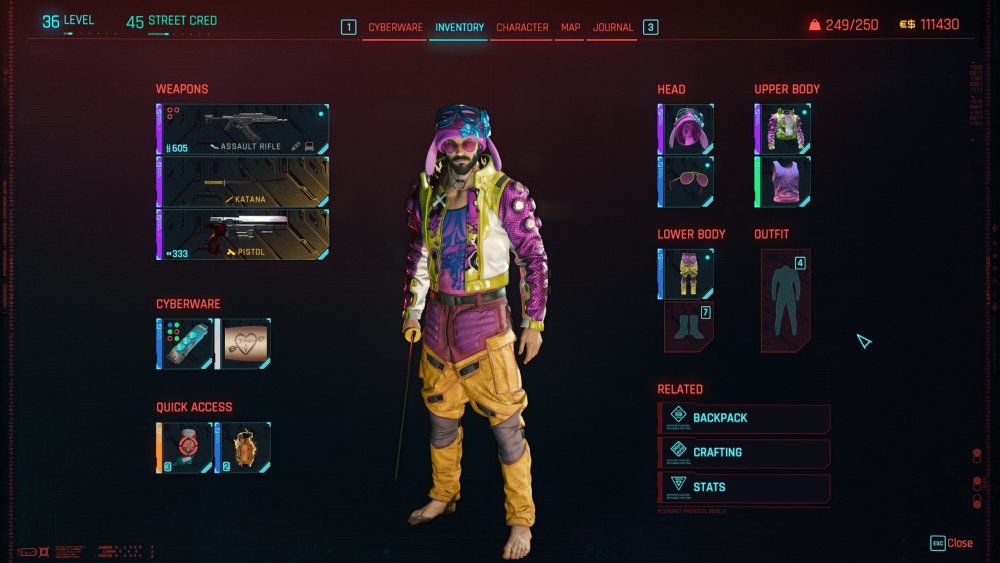Open the Journal tab
Image resolution: width=1000 pixels, height=563 pixels.
click(x=613, y=27)
